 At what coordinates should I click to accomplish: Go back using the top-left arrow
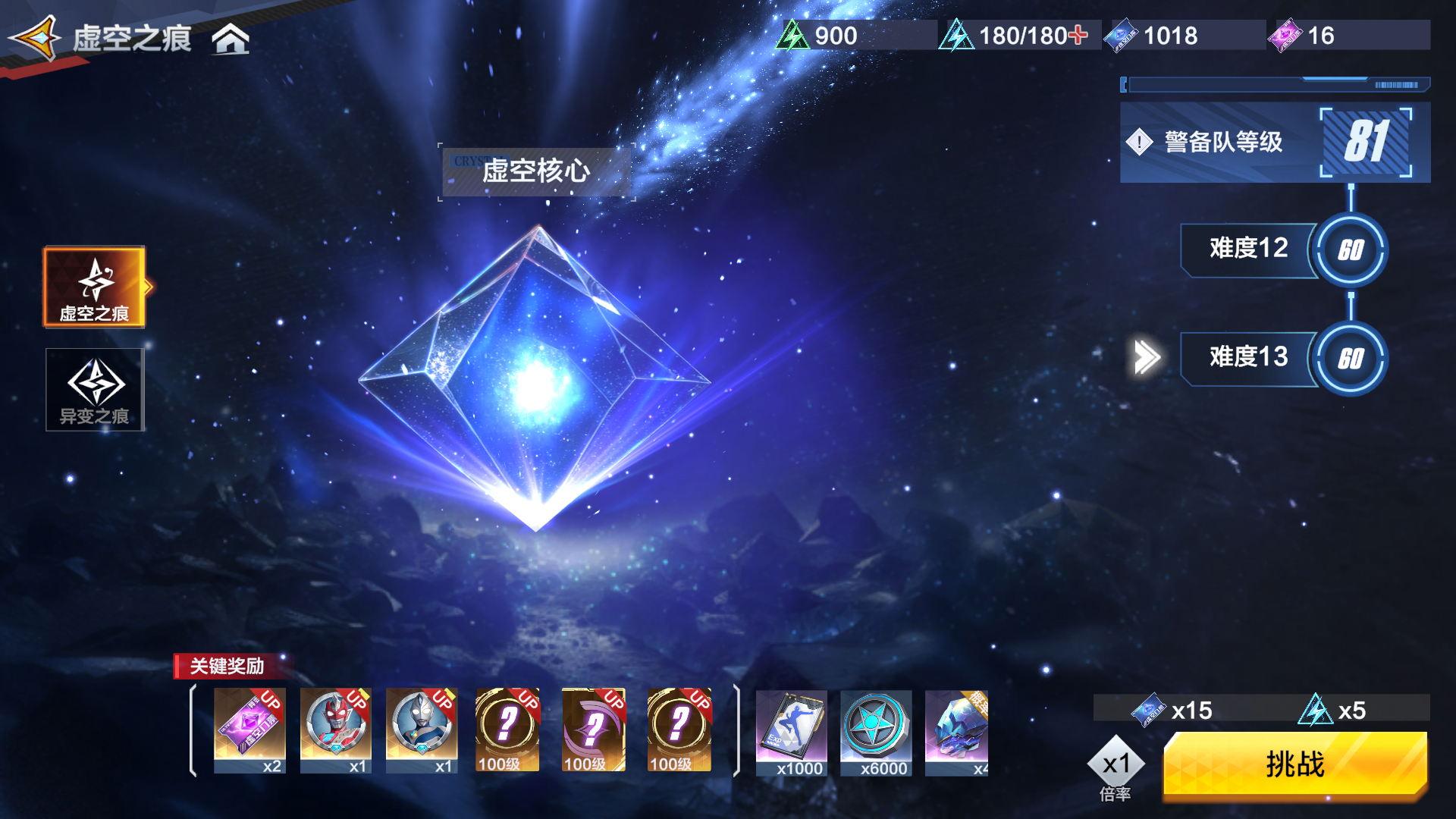36,38
